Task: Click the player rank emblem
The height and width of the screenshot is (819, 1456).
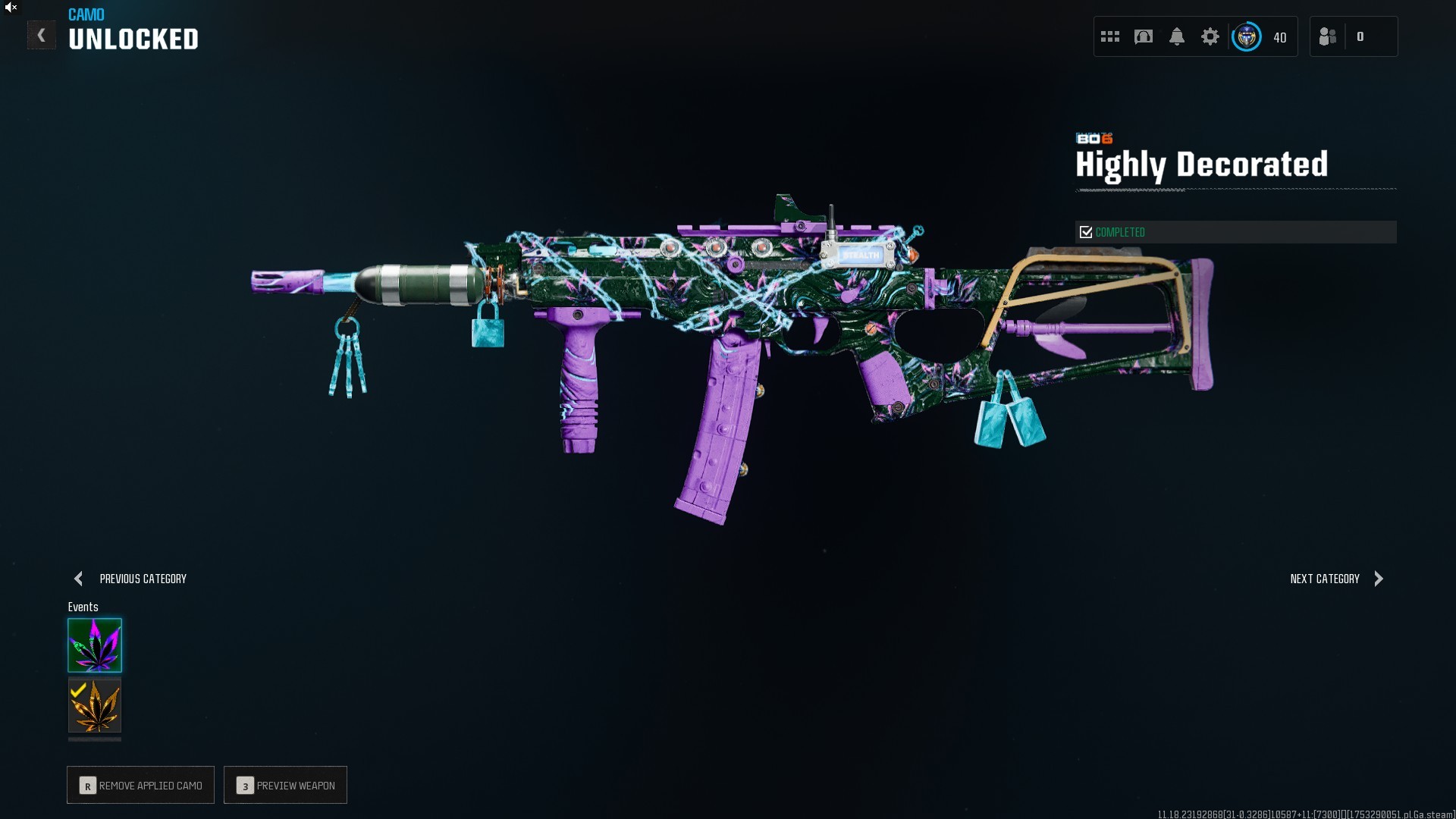Action: (1247, 36)
